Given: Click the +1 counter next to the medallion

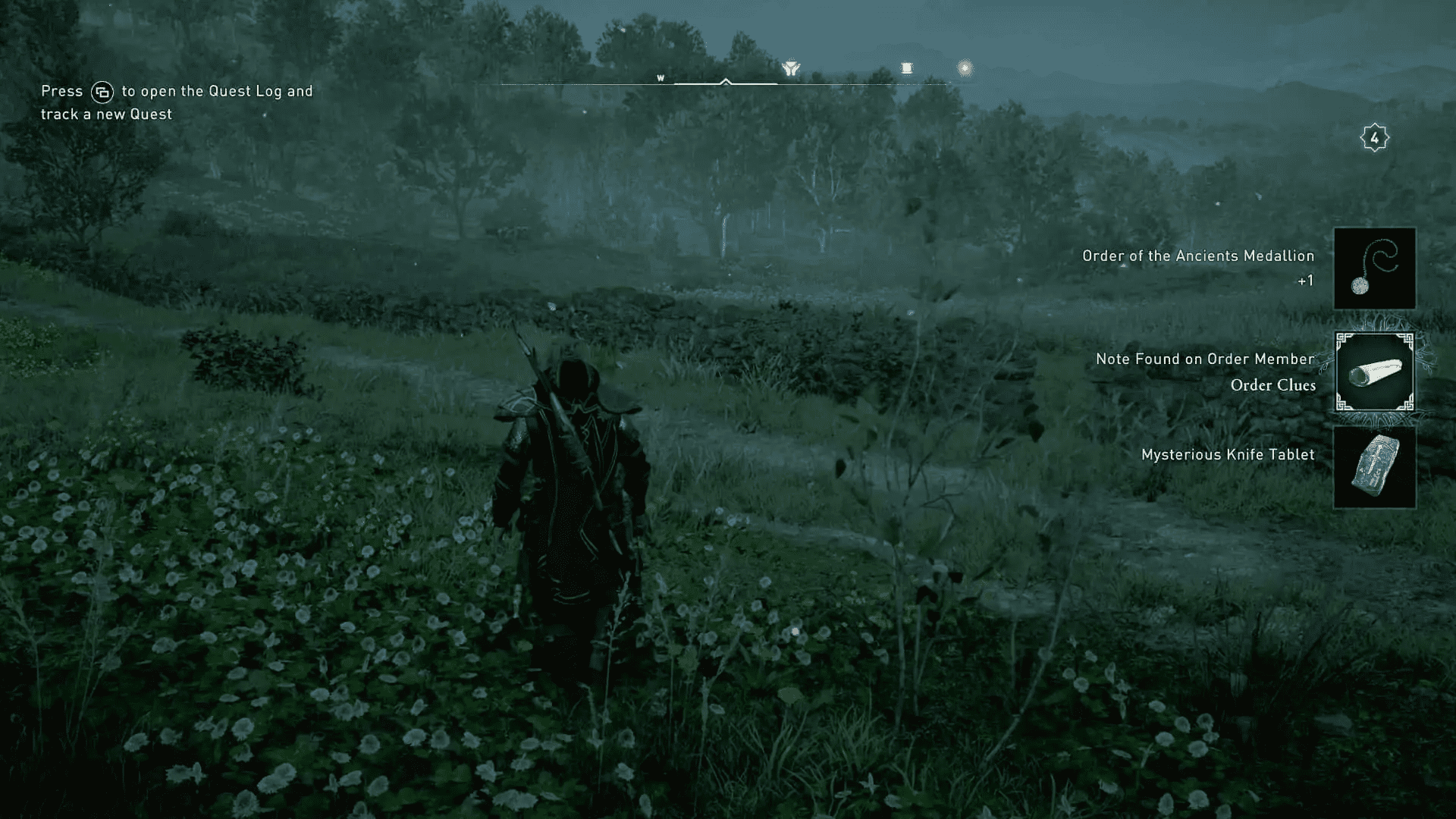Looking at the screenshot, I should (x=1304, y=279).
